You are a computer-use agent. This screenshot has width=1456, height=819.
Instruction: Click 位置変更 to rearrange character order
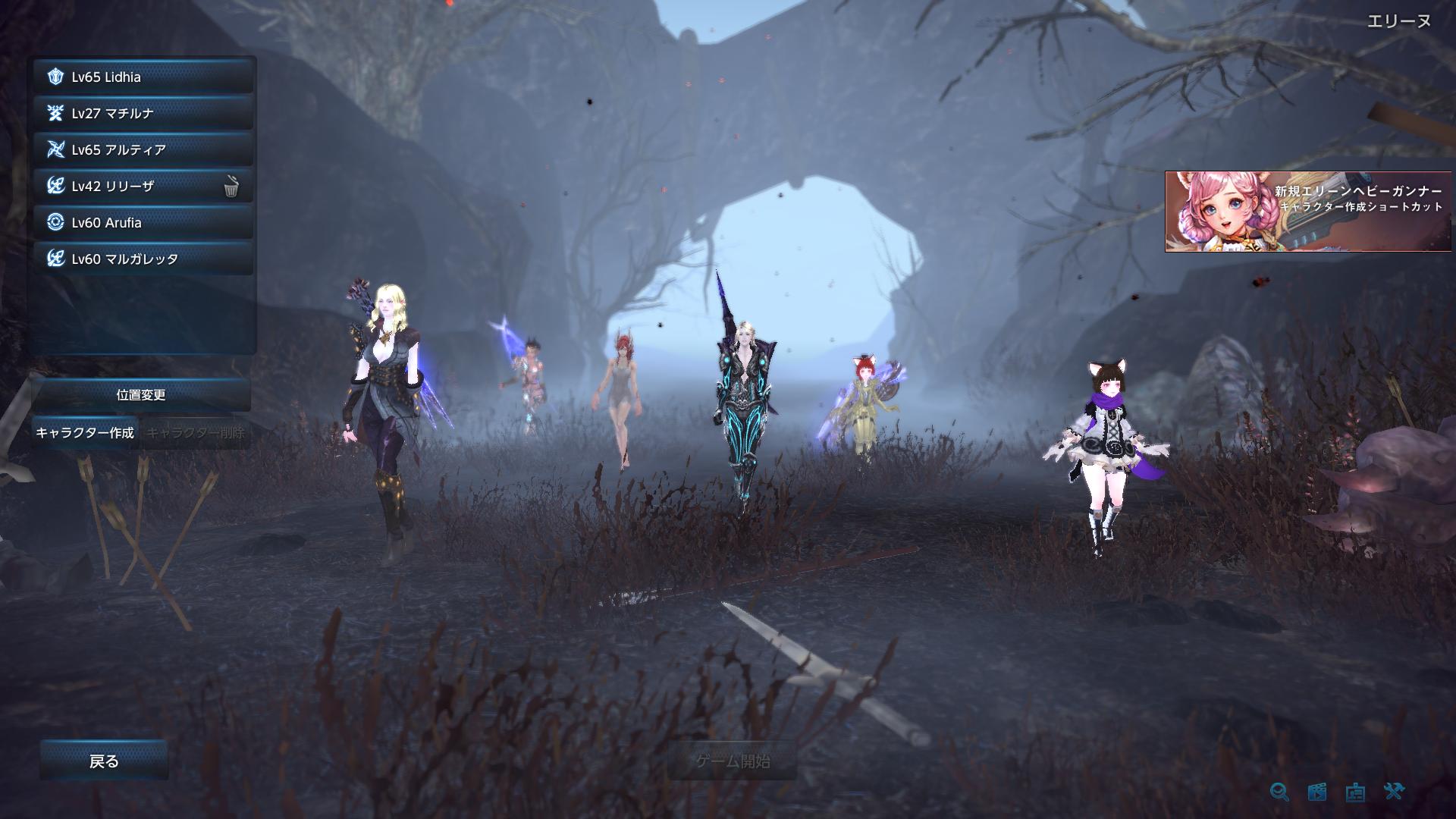[140, 394]
